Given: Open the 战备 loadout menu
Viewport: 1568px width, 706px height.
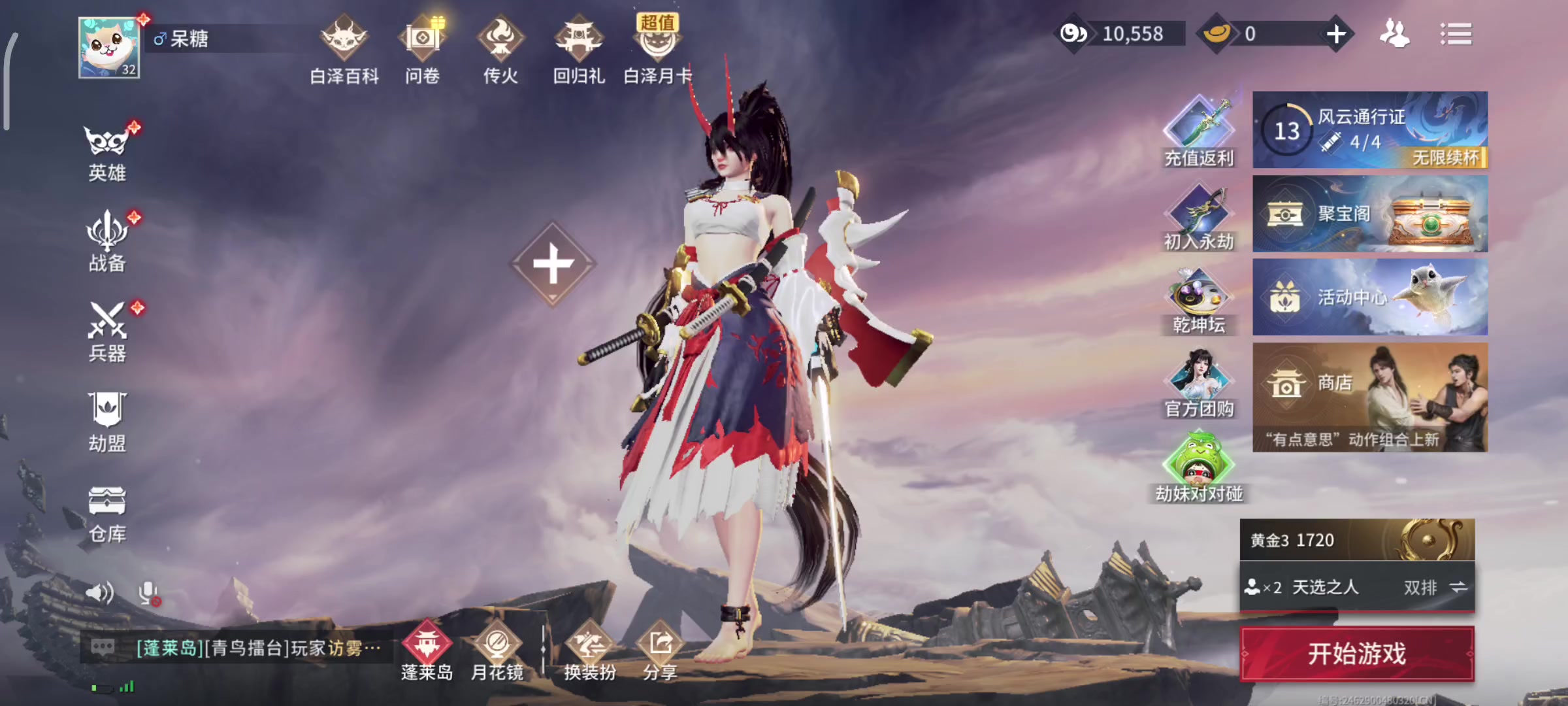Looking at the screenshot, I should [107, 242].
